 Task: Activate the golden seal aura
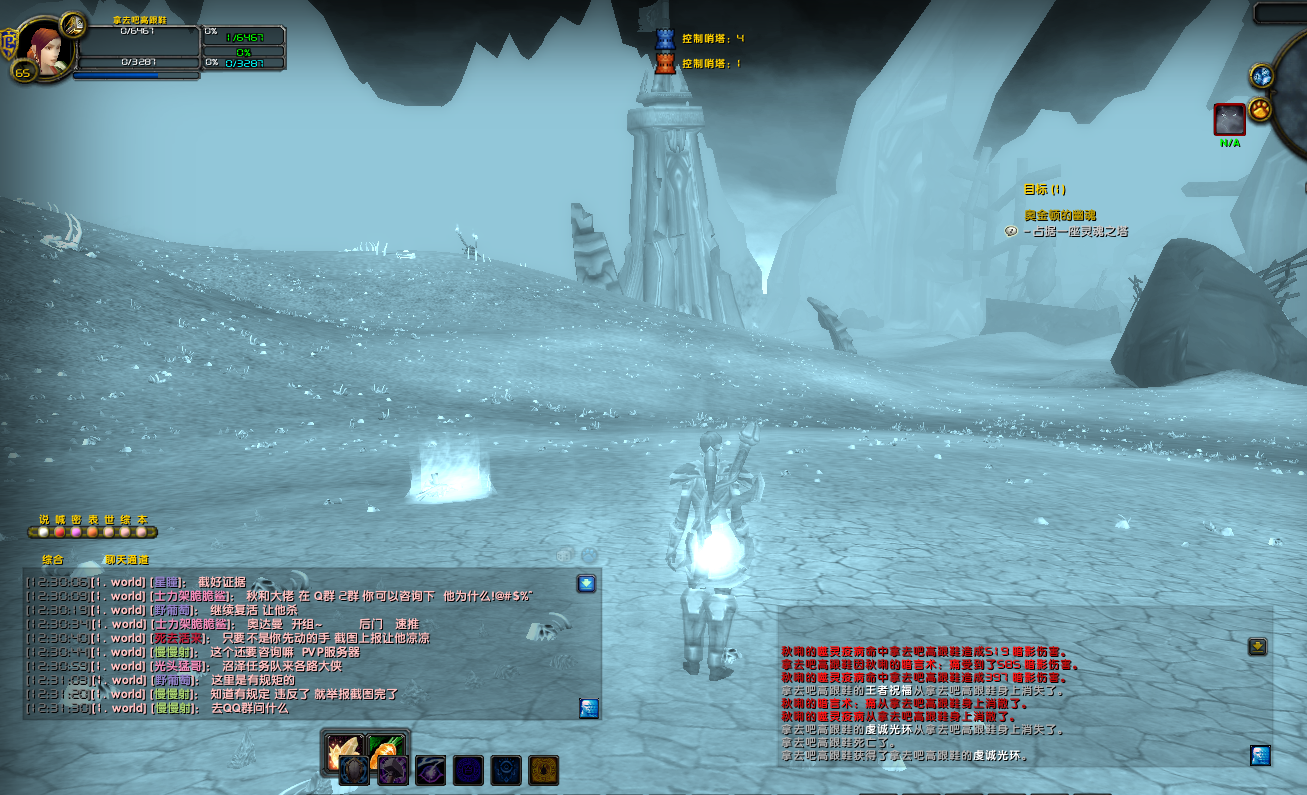(543, 770)
